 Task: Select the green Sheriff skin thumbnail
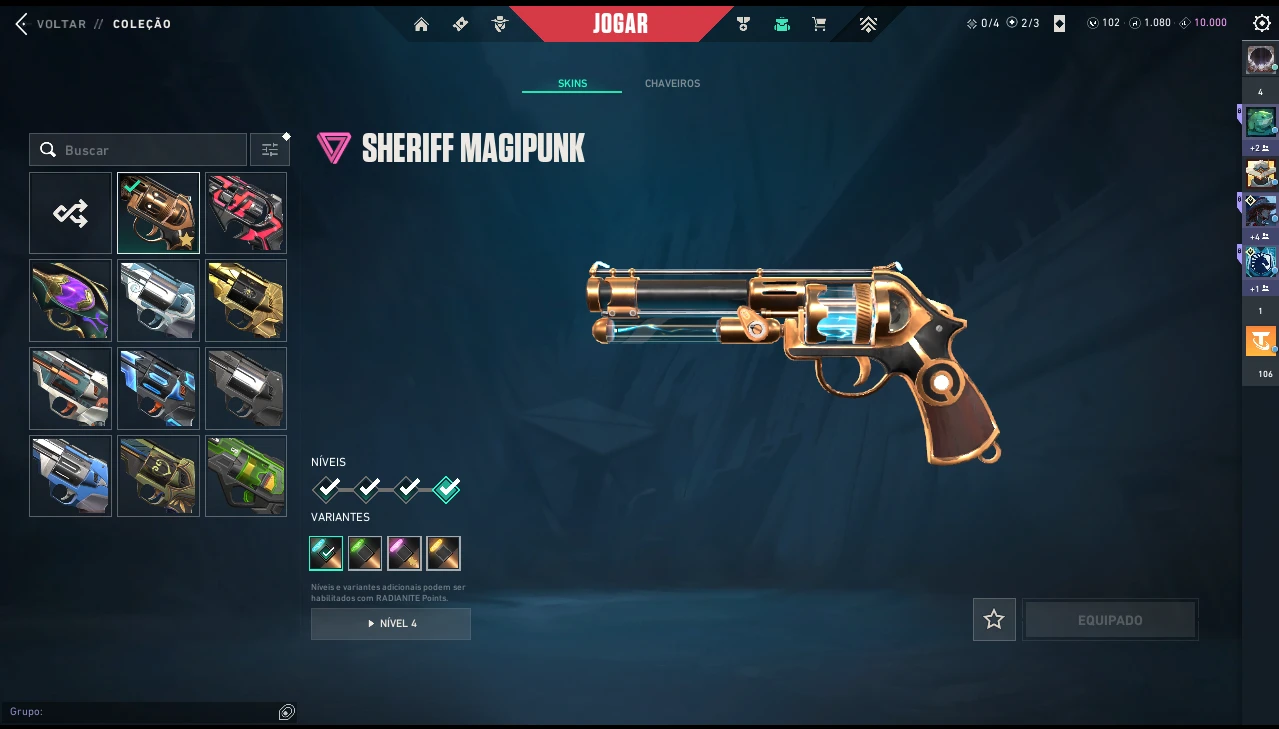click(246, 476)
